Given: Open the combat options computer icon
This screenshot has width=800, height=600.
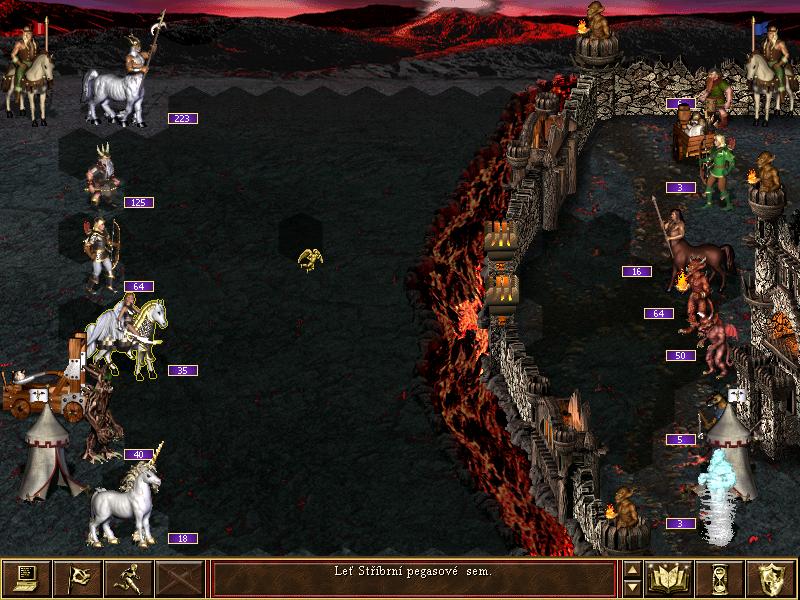Looking at the screenshot, I should coord(26,578).
